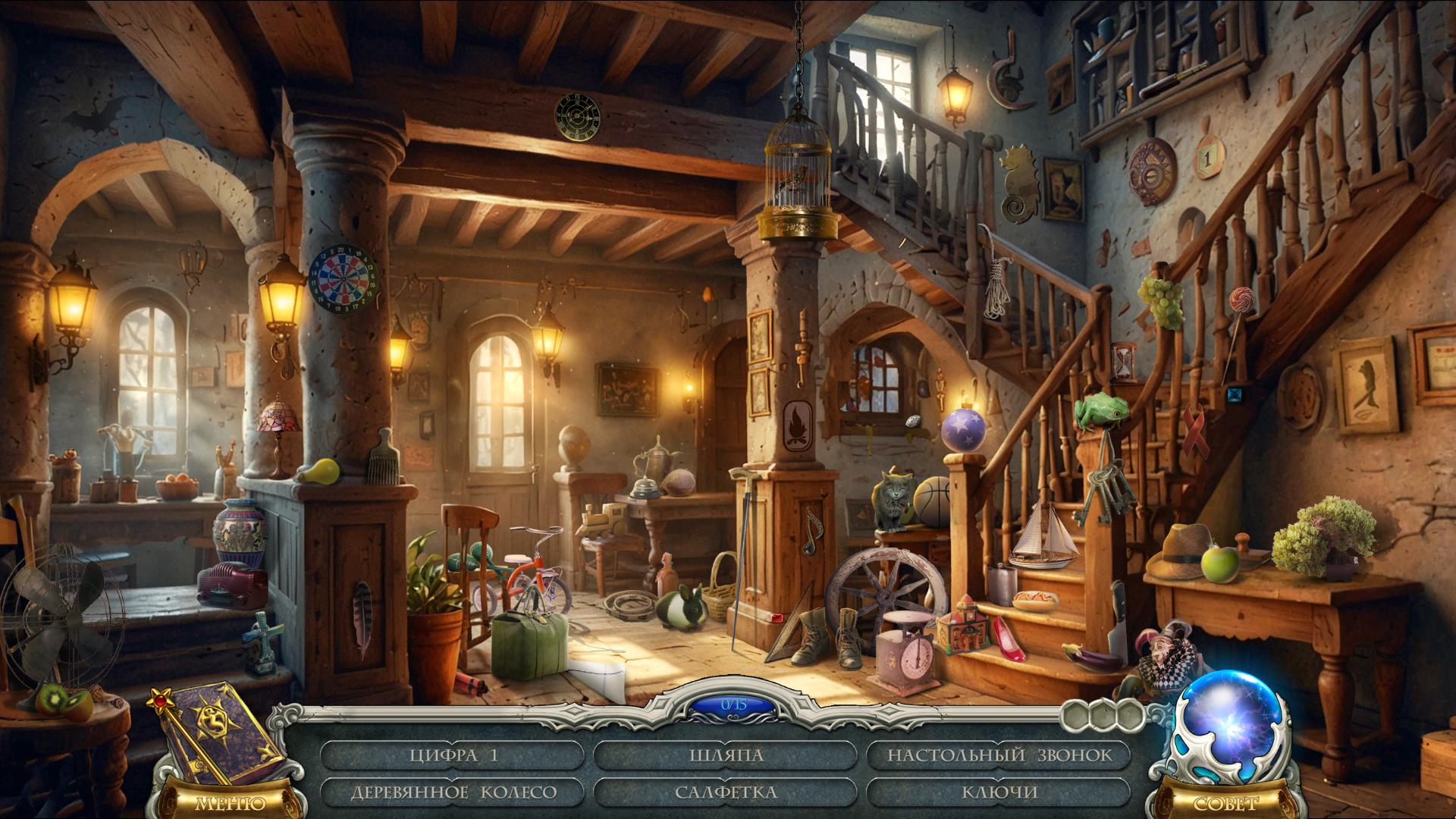This screenshot has height=819, width=1456.
Task: Select ДЕРЕВЯННОЕ КОЛЕСО in the item list
Action: point(453,792)
